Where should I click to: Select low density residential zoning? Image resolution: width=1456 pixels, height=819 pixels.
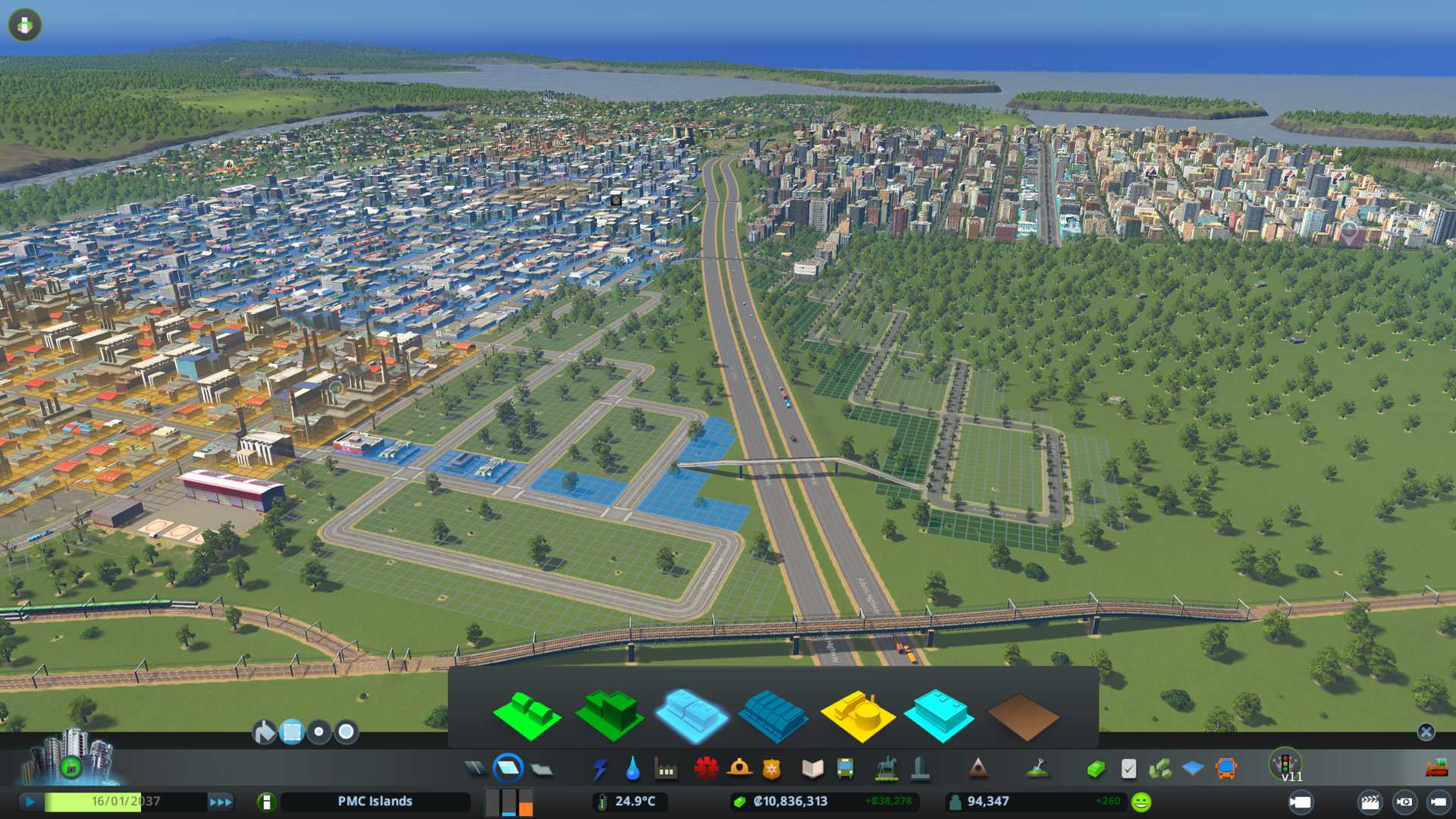[x=526, y=715]
